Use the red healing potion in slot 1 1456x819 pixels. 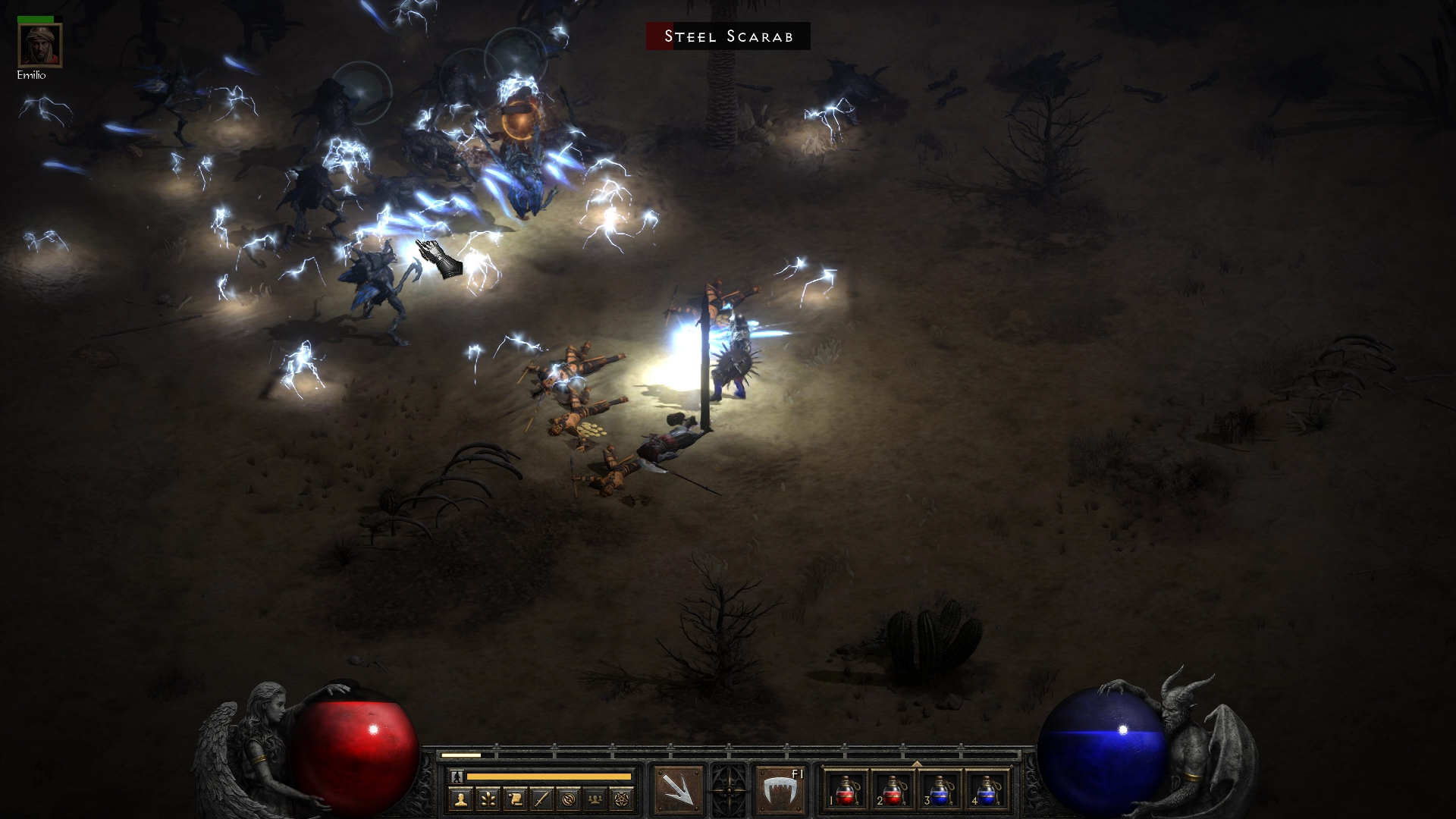(846, 789)
